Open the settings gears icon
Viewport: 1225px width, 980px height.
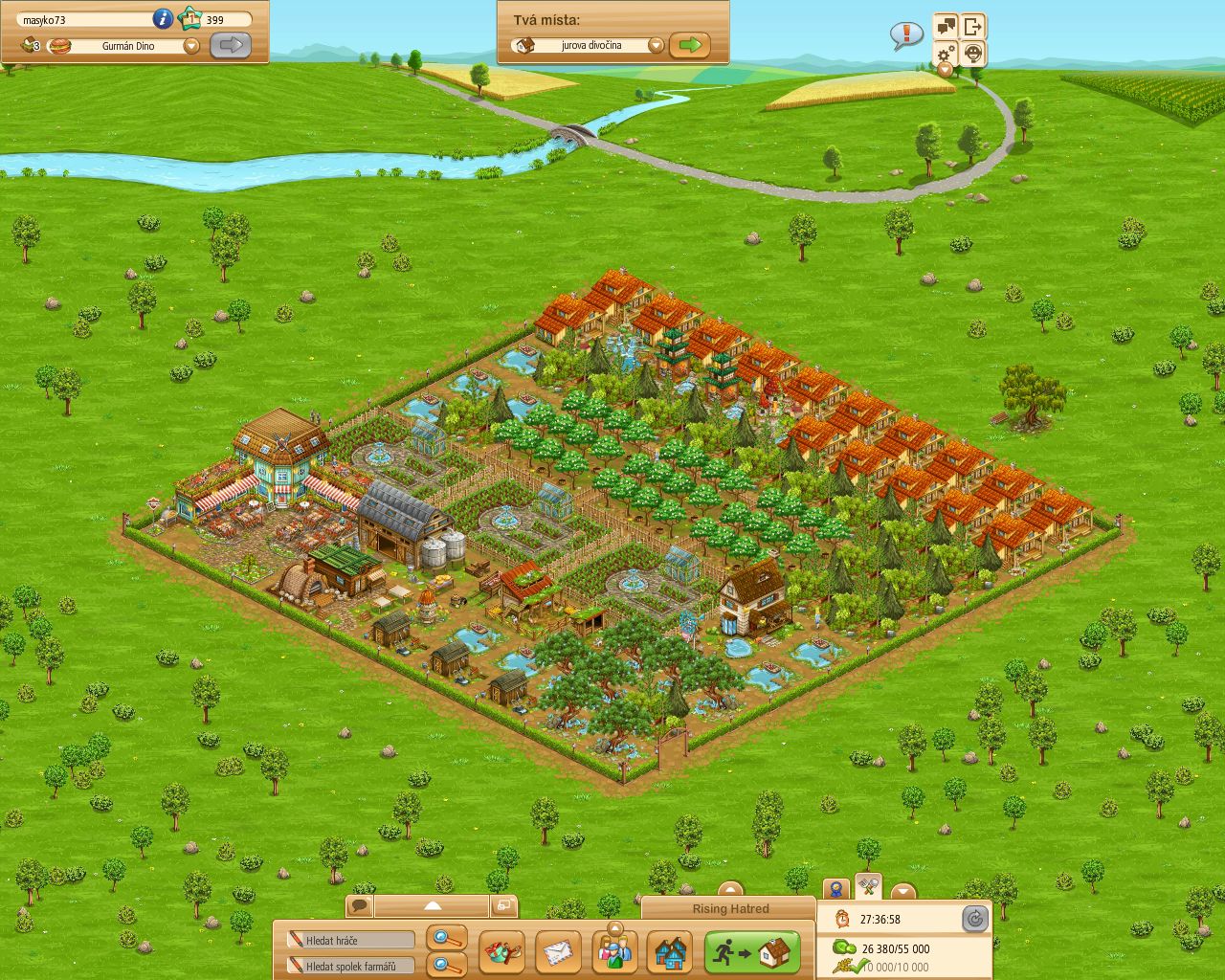[x=945, y=56]
